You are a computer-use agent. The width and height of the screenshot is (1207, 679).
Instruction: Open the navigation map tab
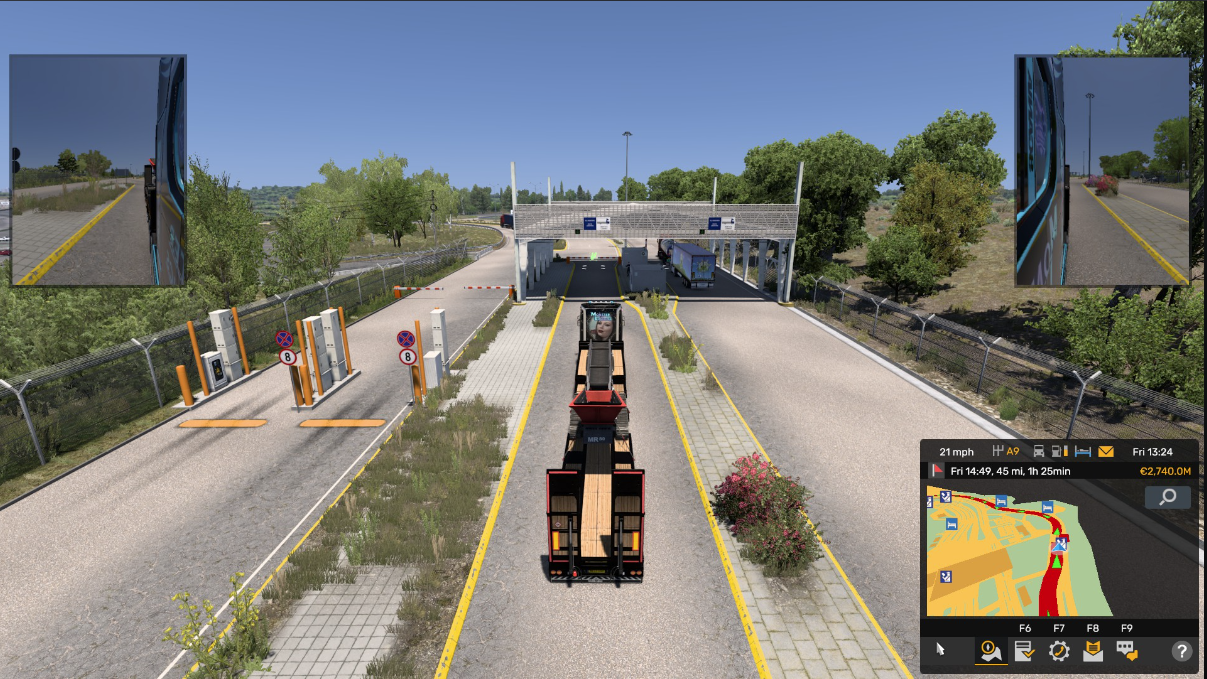coord(989,651)
